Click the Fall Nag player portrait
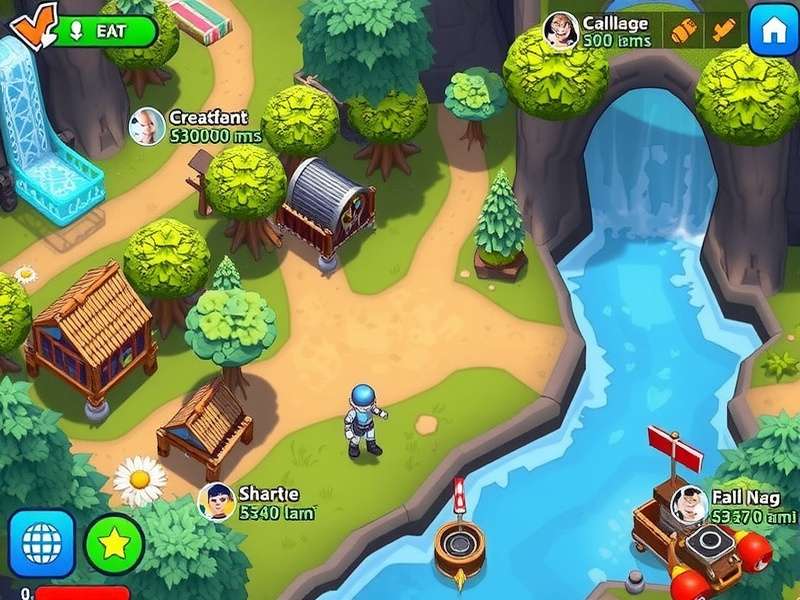The image size is (800, 600). [x=689, y=504]
